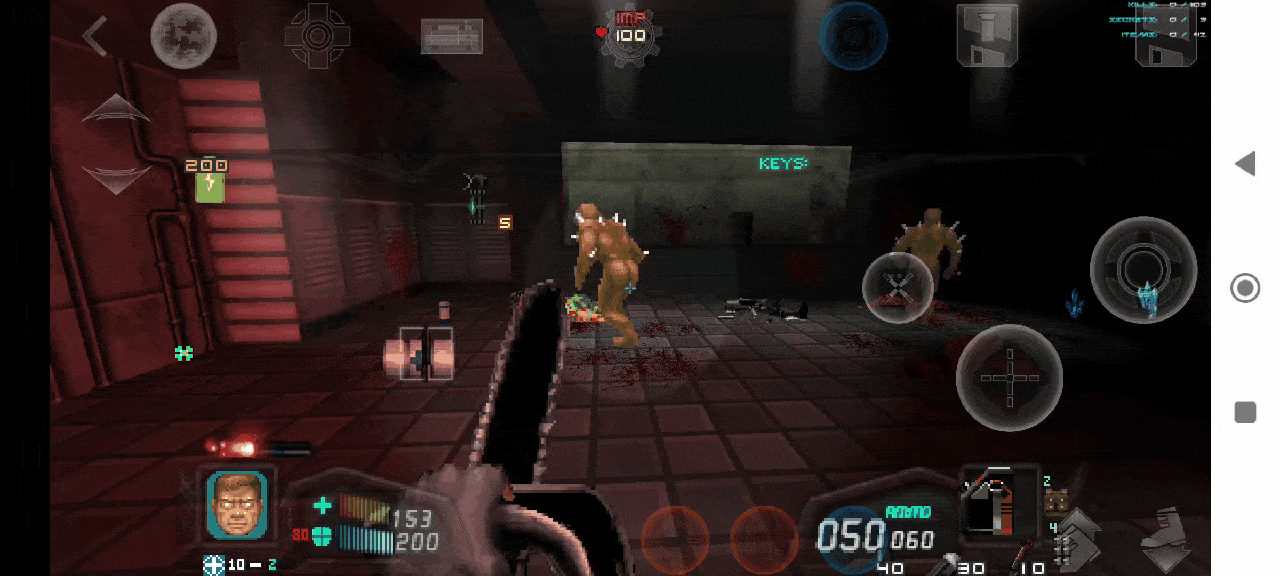Jump using the stacked up-chevrons button
Viewport: 1280px width, 576px height.
(1078, 537)
